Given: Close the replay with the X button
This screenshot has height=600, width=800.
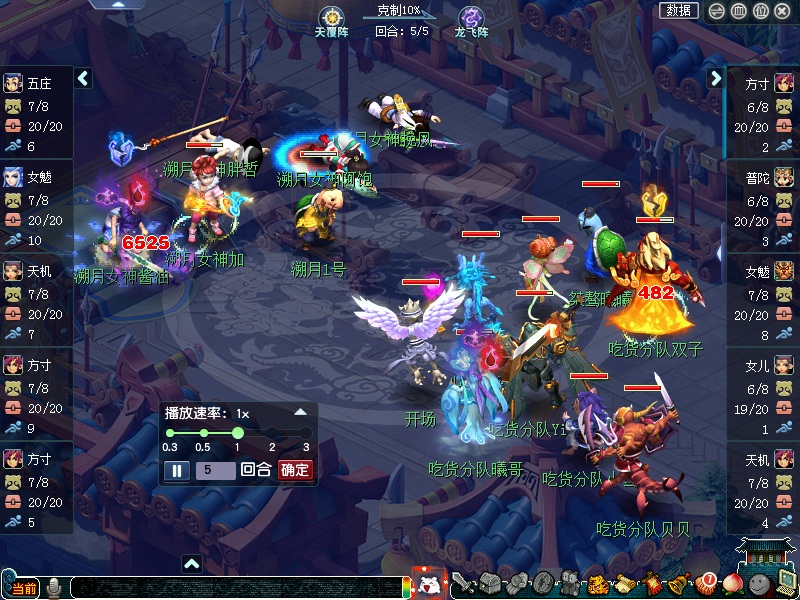Looking at the screenshot, I should coord(782,11).
